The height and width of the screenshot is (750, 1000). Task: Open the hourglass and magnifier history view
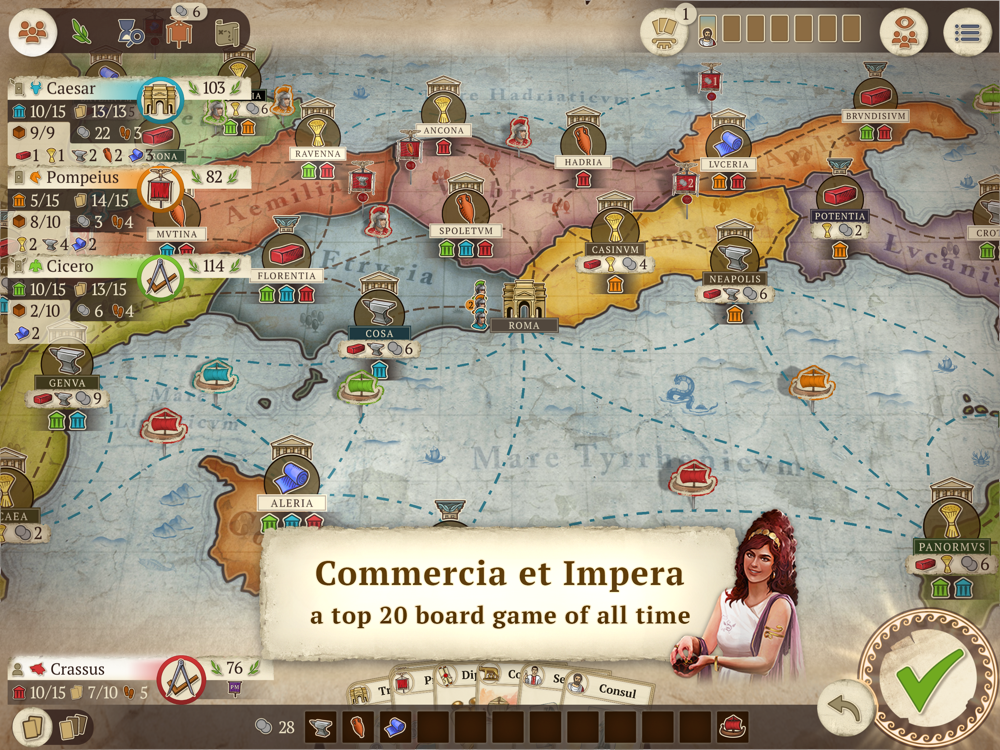tap(131, 32)
